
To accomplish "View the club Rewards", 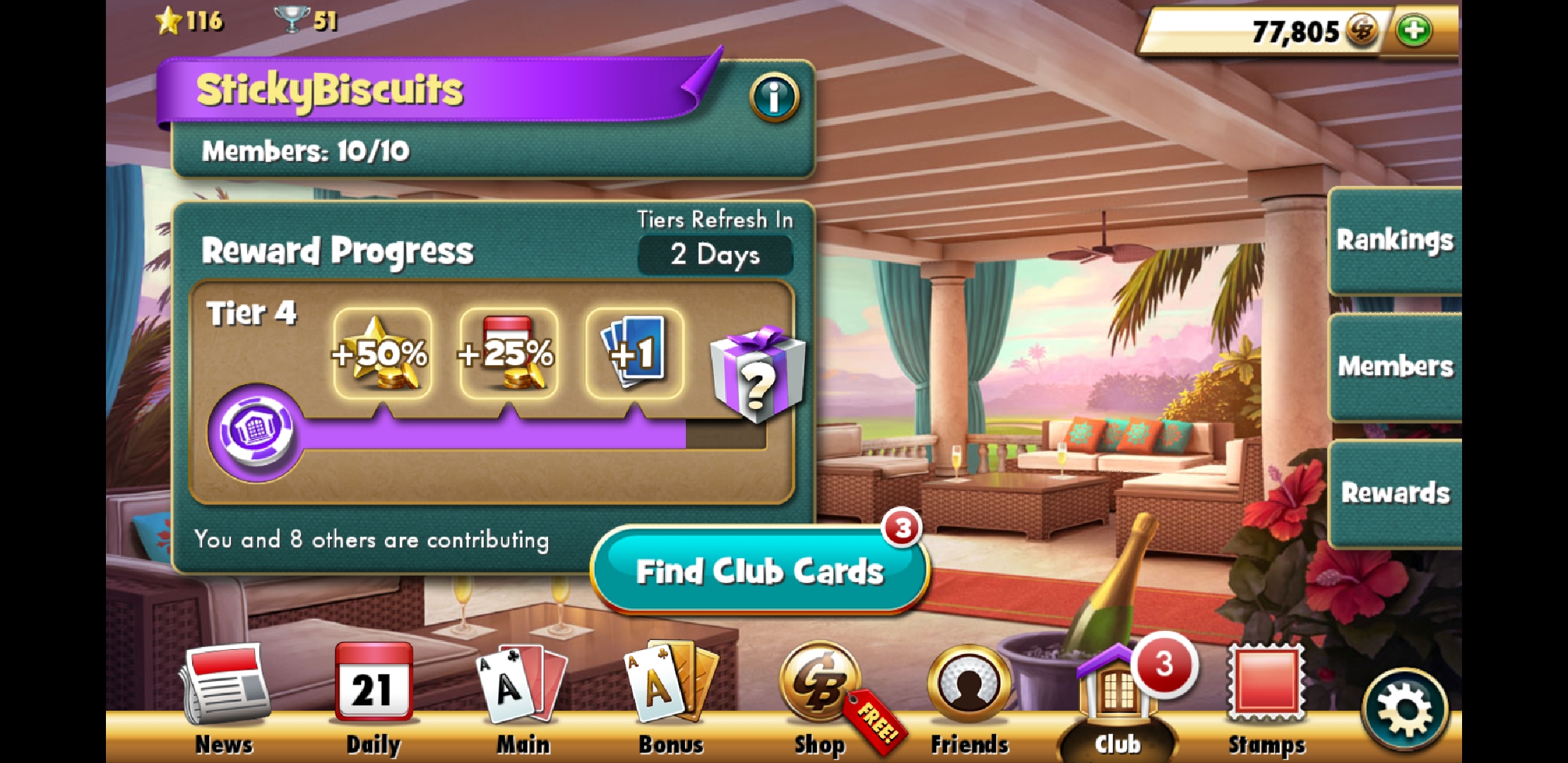I will (x=1395, y=493).
